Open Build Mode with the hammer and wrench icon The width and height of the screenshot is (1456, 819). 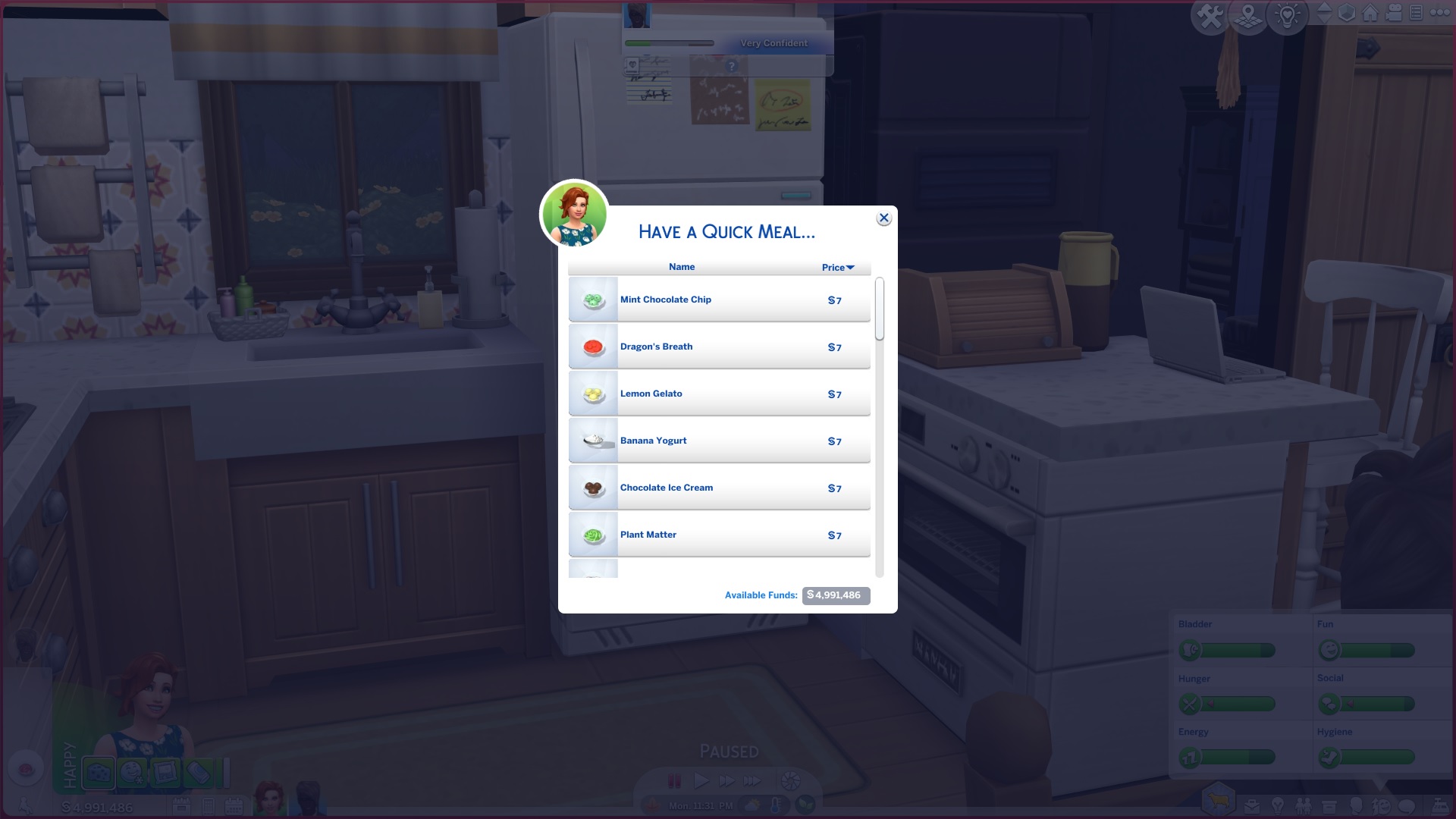point(1210,13)
